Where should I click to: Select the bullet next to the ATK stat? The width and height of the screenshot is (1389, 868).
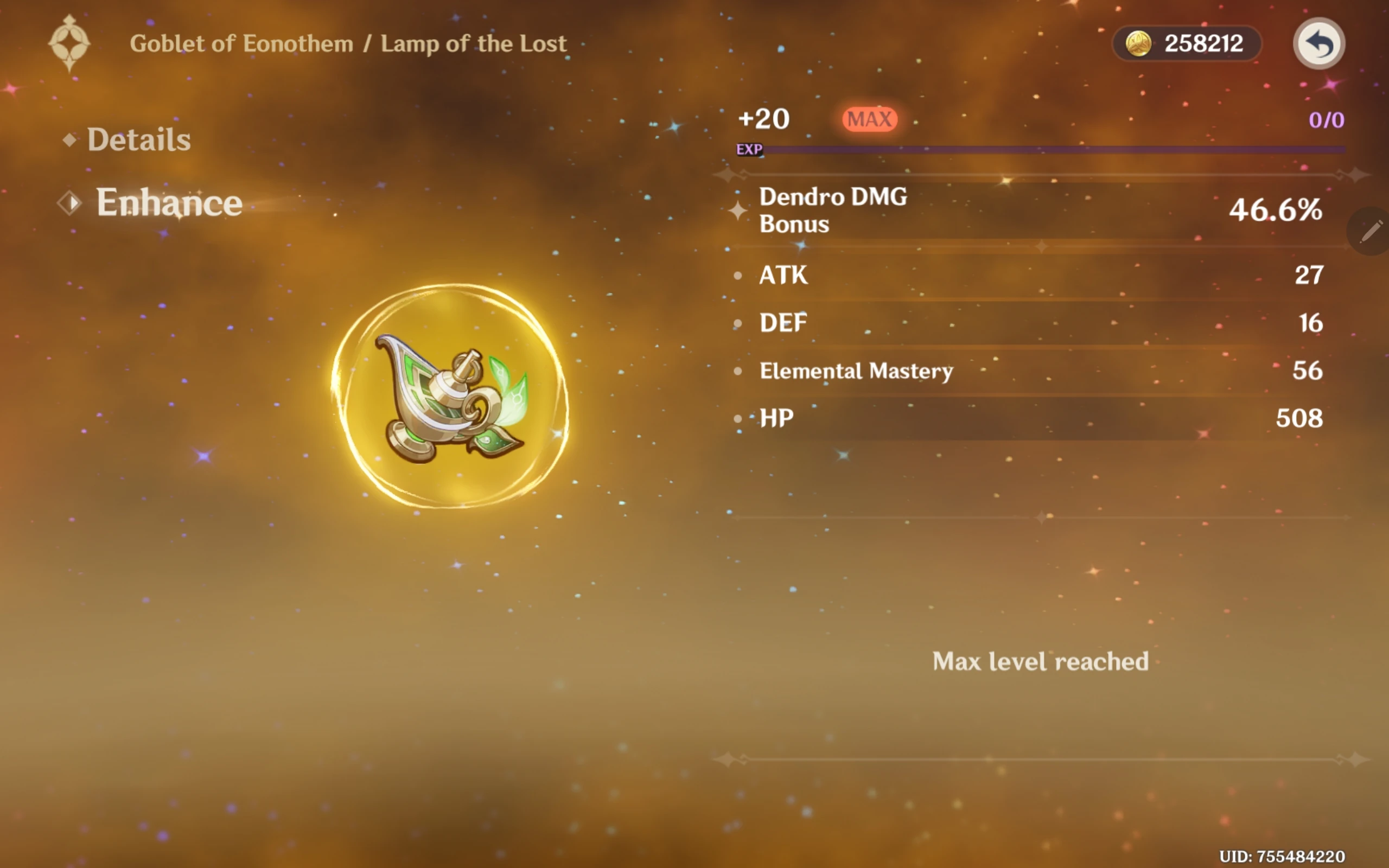(738, 276)
